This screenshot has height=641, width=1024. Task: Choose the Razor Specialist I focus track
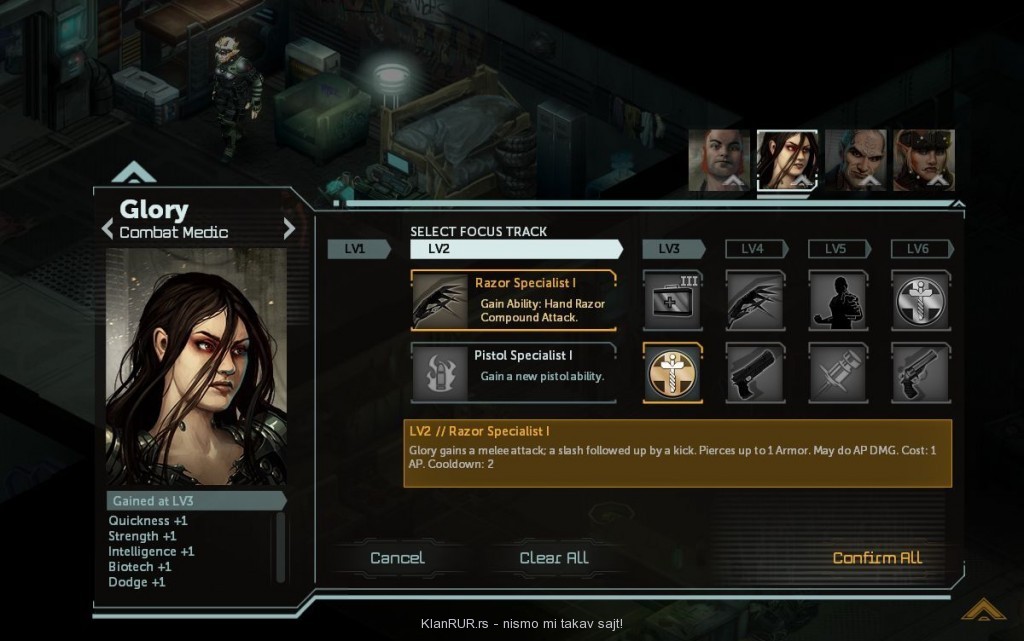[x=513, y=300]
